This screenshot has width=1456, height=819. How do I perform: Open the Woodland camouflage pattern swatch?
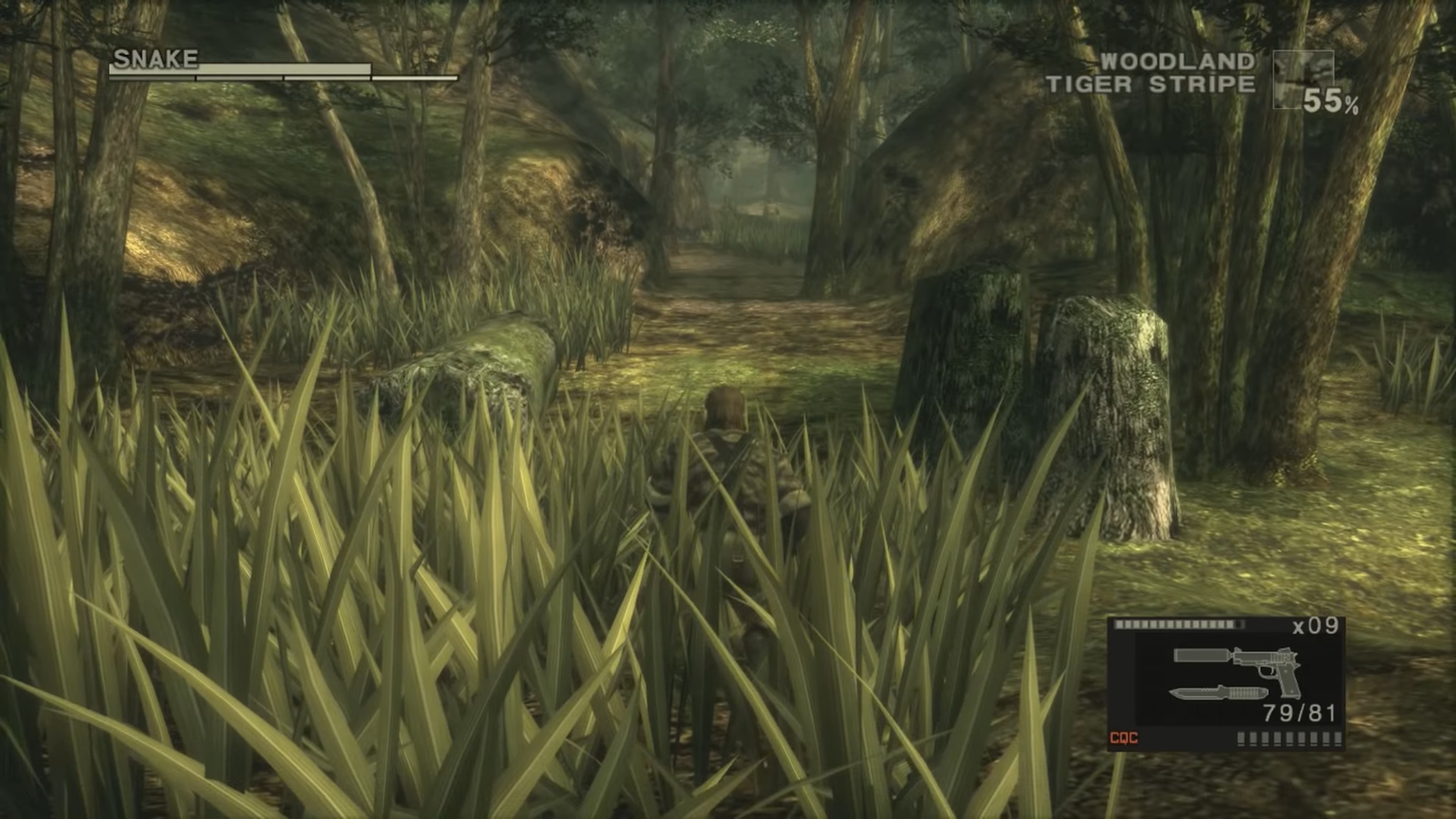[x=1302, y=79]
